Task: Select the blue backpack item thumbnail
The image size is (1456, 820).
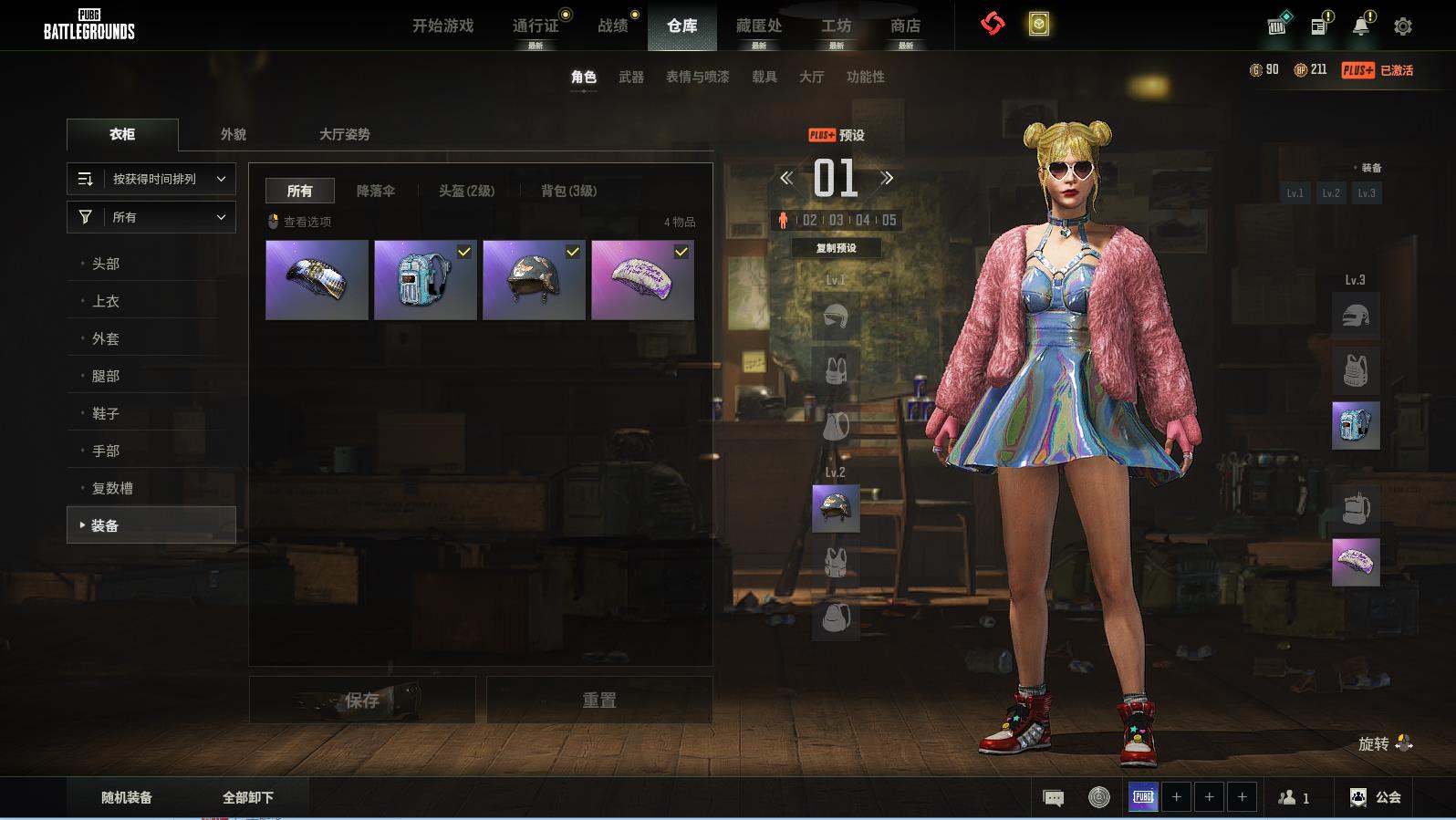Action: pyautogui.click(x=425, y=280)
